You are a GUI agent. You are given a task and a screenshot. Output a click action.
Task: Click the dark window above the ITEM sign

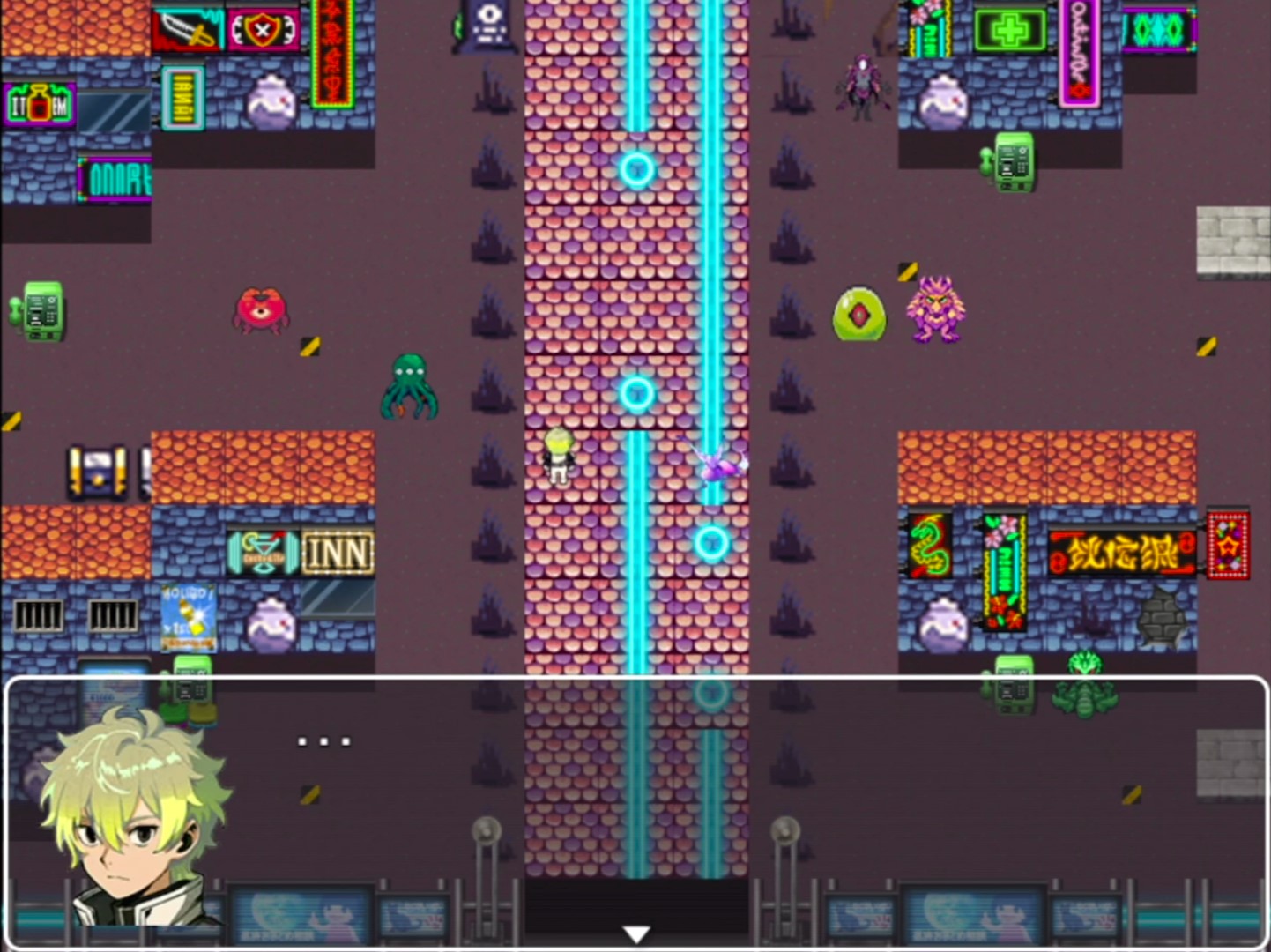(x=115, y=113)
